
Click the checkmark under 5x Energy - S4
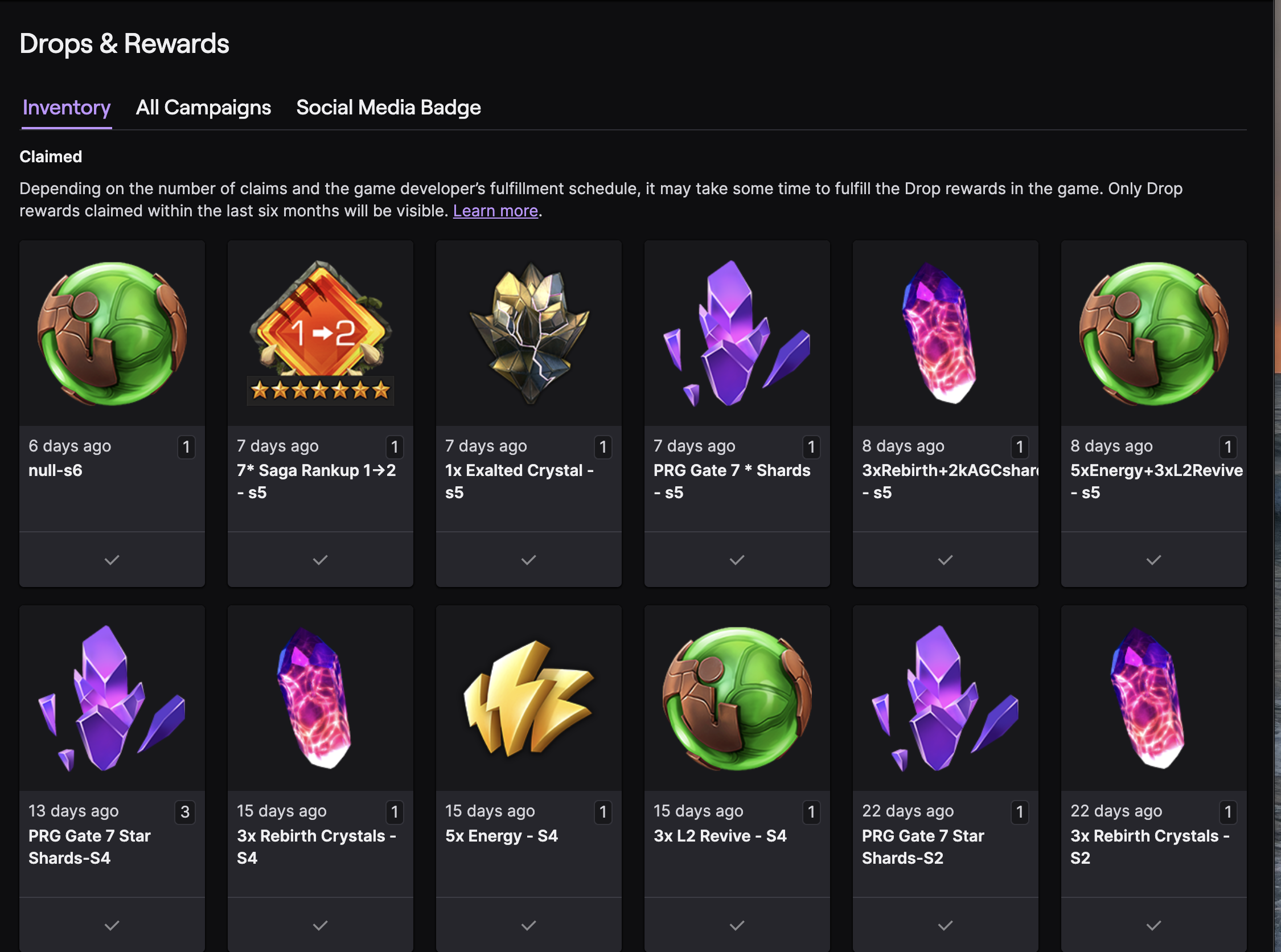[x=528, y=925]
